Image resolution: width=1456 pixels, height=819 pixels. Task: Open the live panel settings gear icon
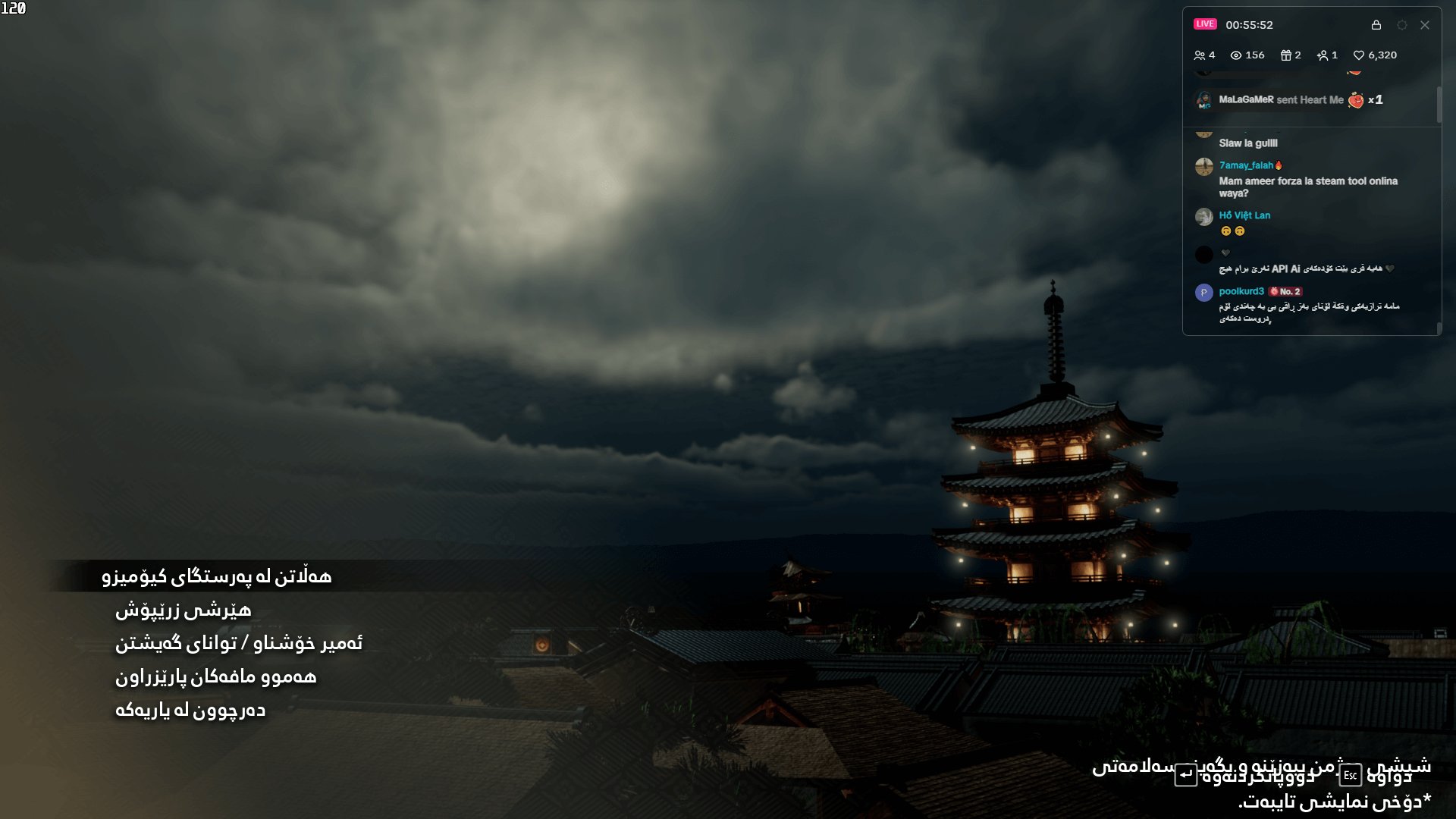click(x=1402, y=25)
